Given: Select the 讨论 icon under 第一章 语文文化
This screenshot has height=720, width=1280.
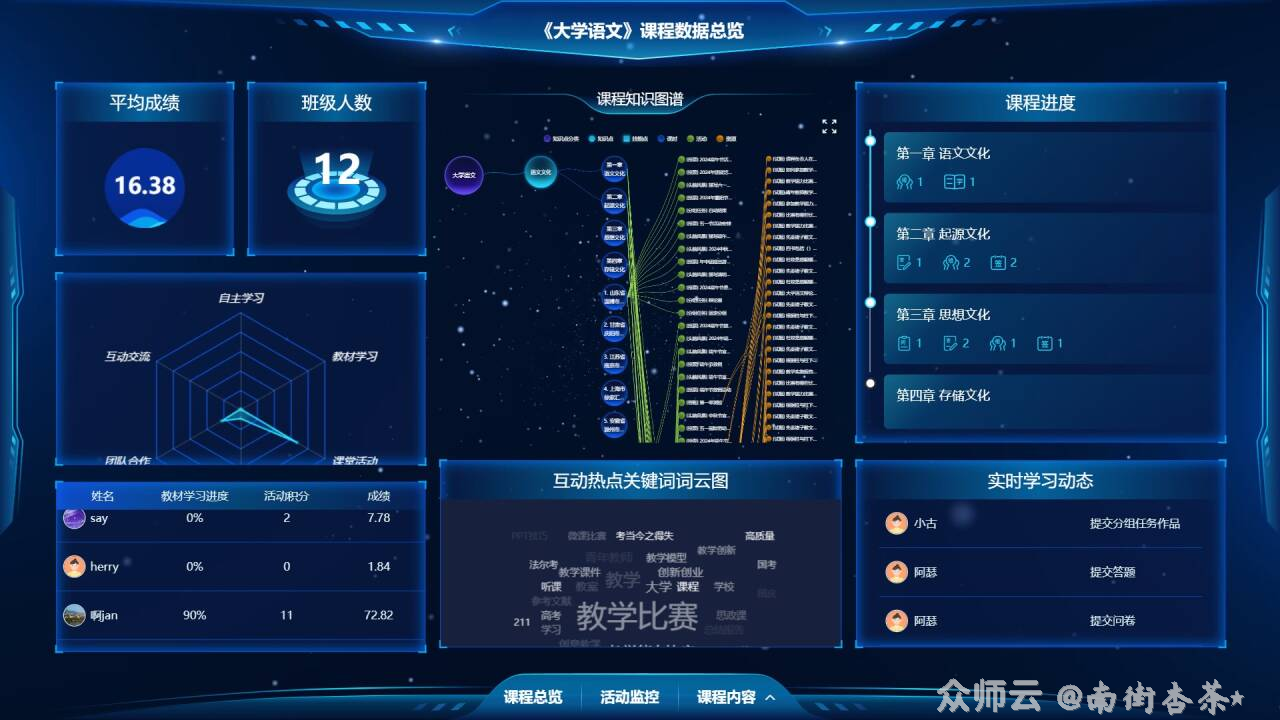Looking at the screenshot, I should click(907, 181).
